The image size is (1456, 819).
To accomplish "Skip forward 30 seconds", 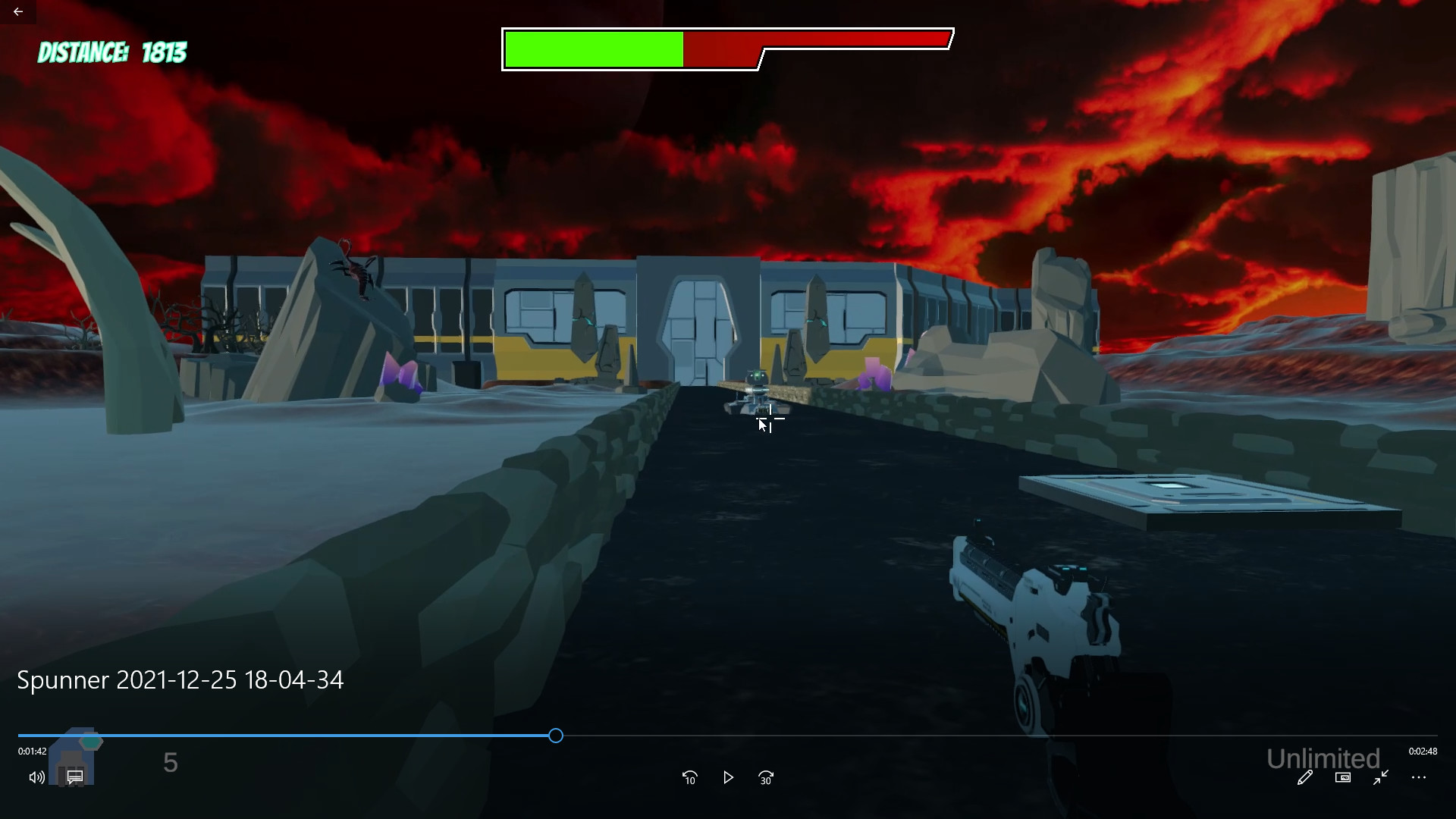I will 766,777.
